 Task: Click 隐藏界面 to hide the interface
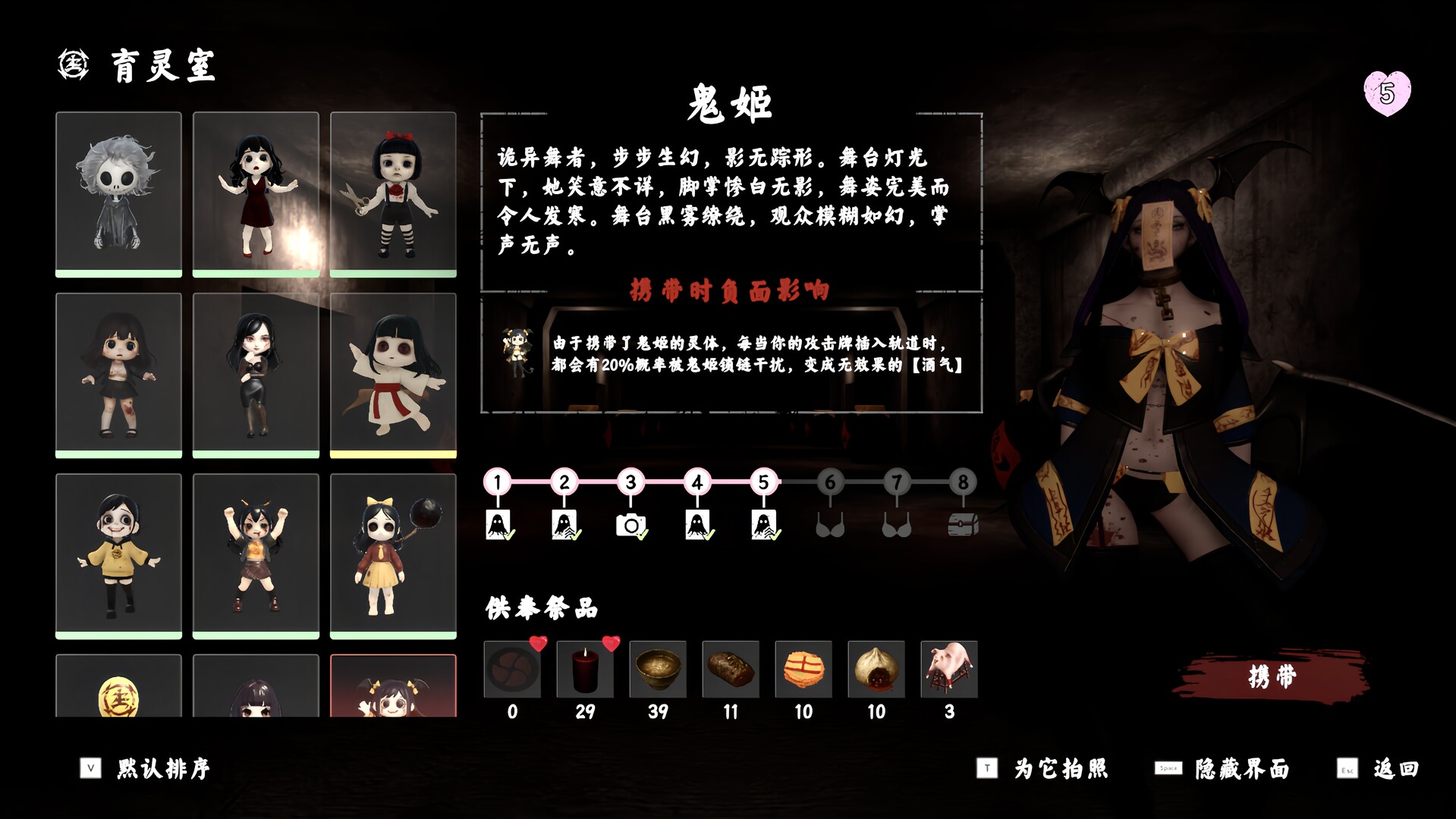[x=1243, y=768]
